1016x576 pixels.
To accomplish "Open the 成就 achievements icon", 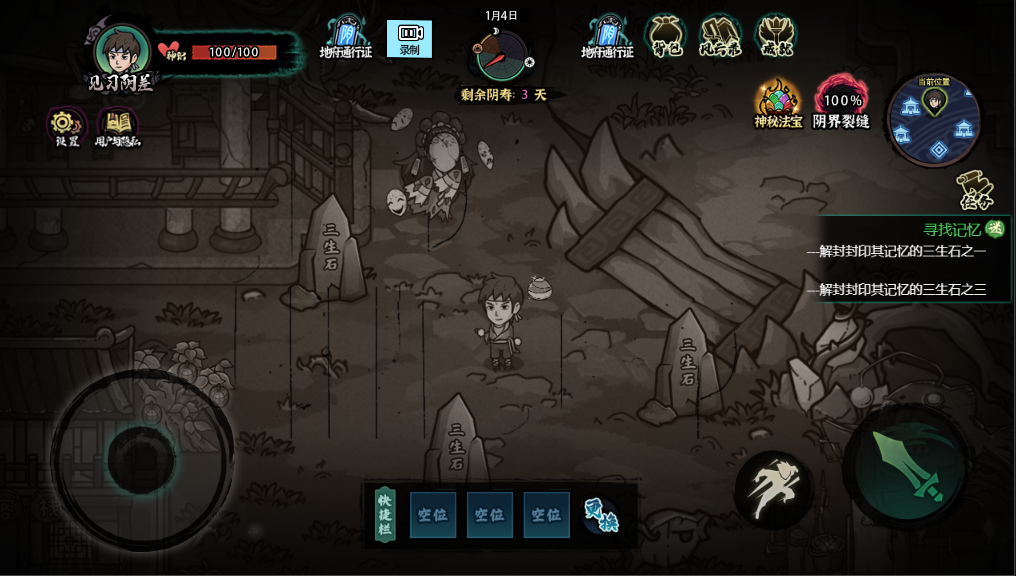I will (x=775, y=36).
